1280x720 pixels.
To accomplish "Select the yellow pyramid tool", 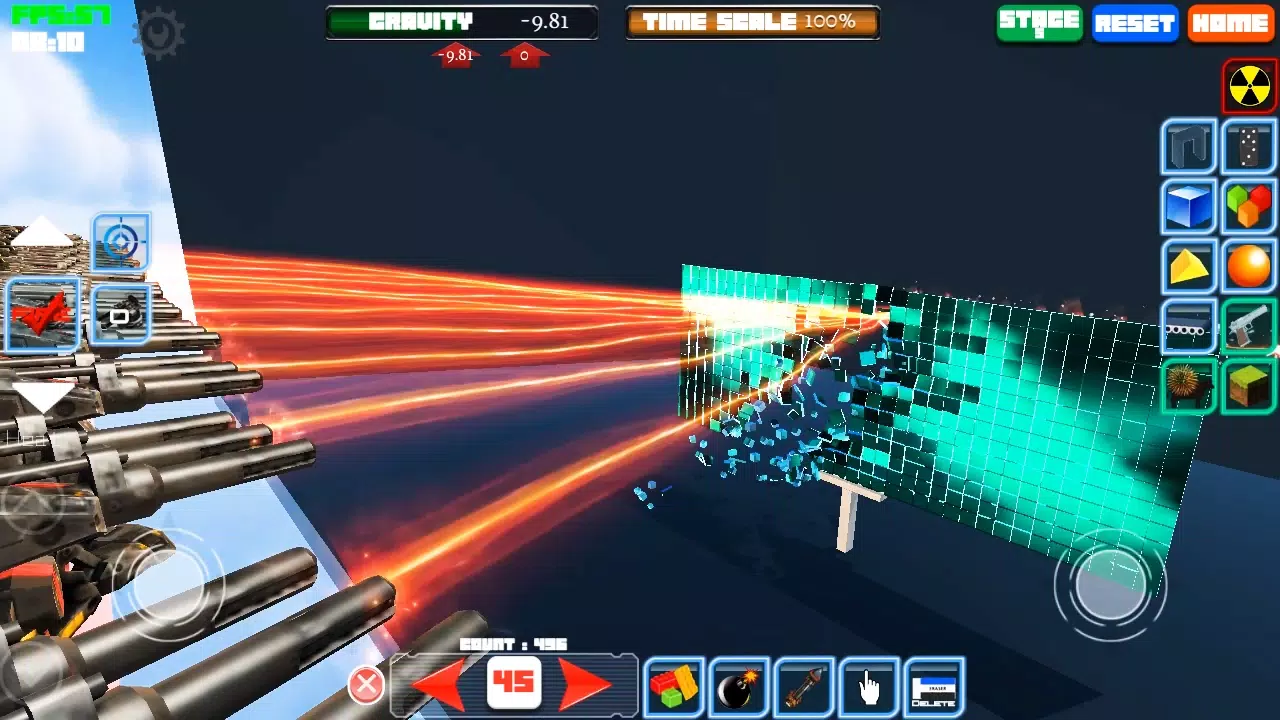I will pos(1188,267).
